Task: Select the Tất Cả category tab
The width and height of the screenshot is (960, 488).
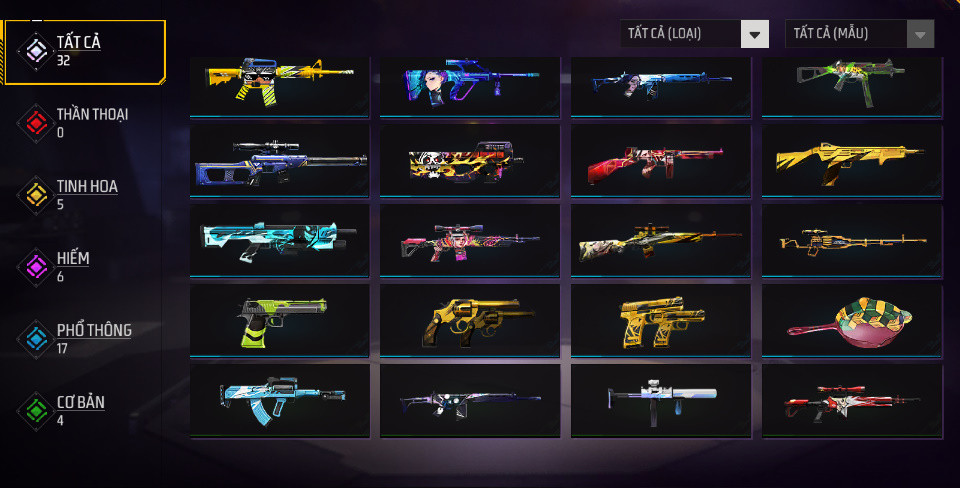Action: (85, 50)
